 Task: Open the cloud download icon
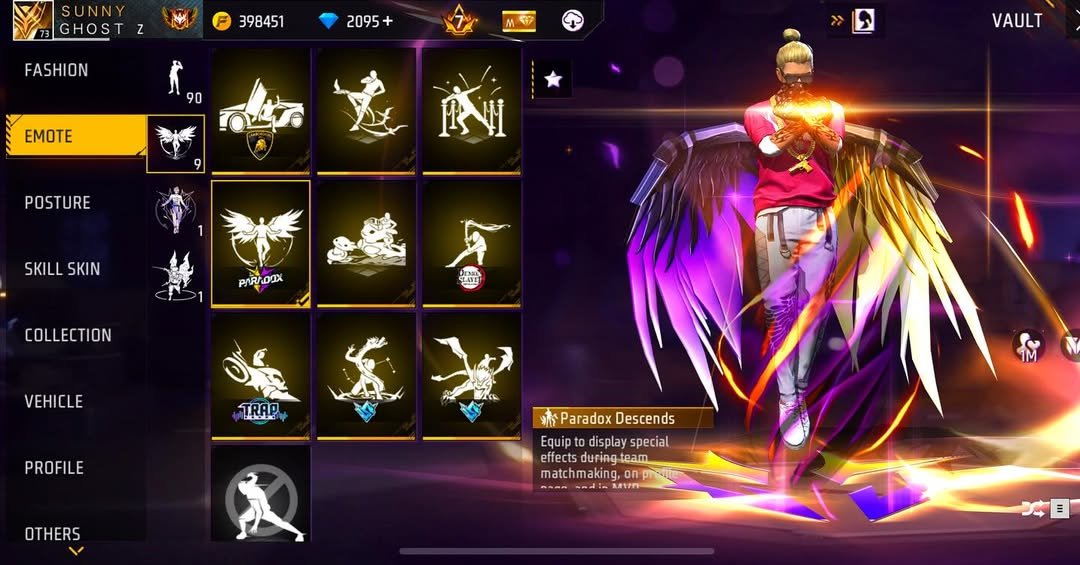(x=573, y=21)
